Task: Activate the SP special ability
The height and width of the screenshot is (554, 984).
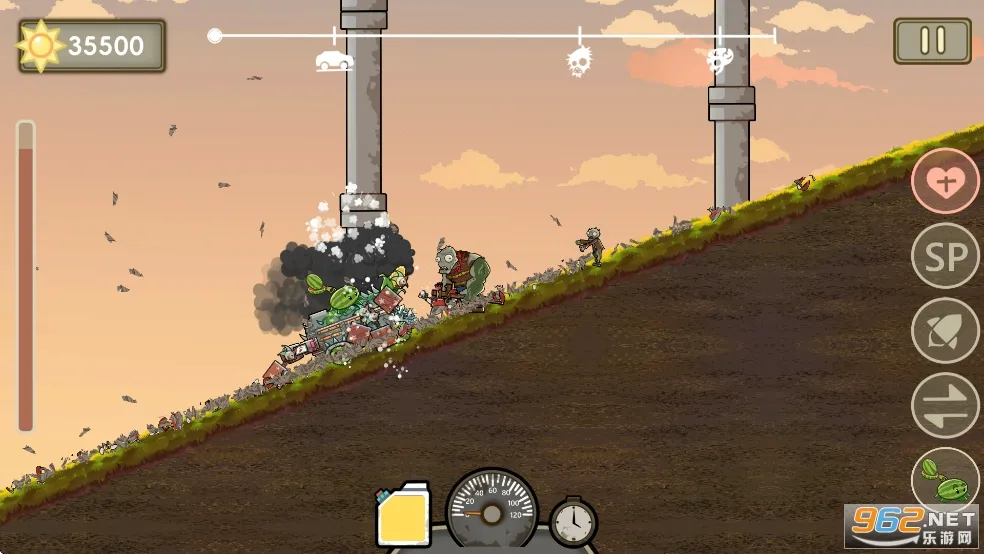Action: (x=945, y=256)
